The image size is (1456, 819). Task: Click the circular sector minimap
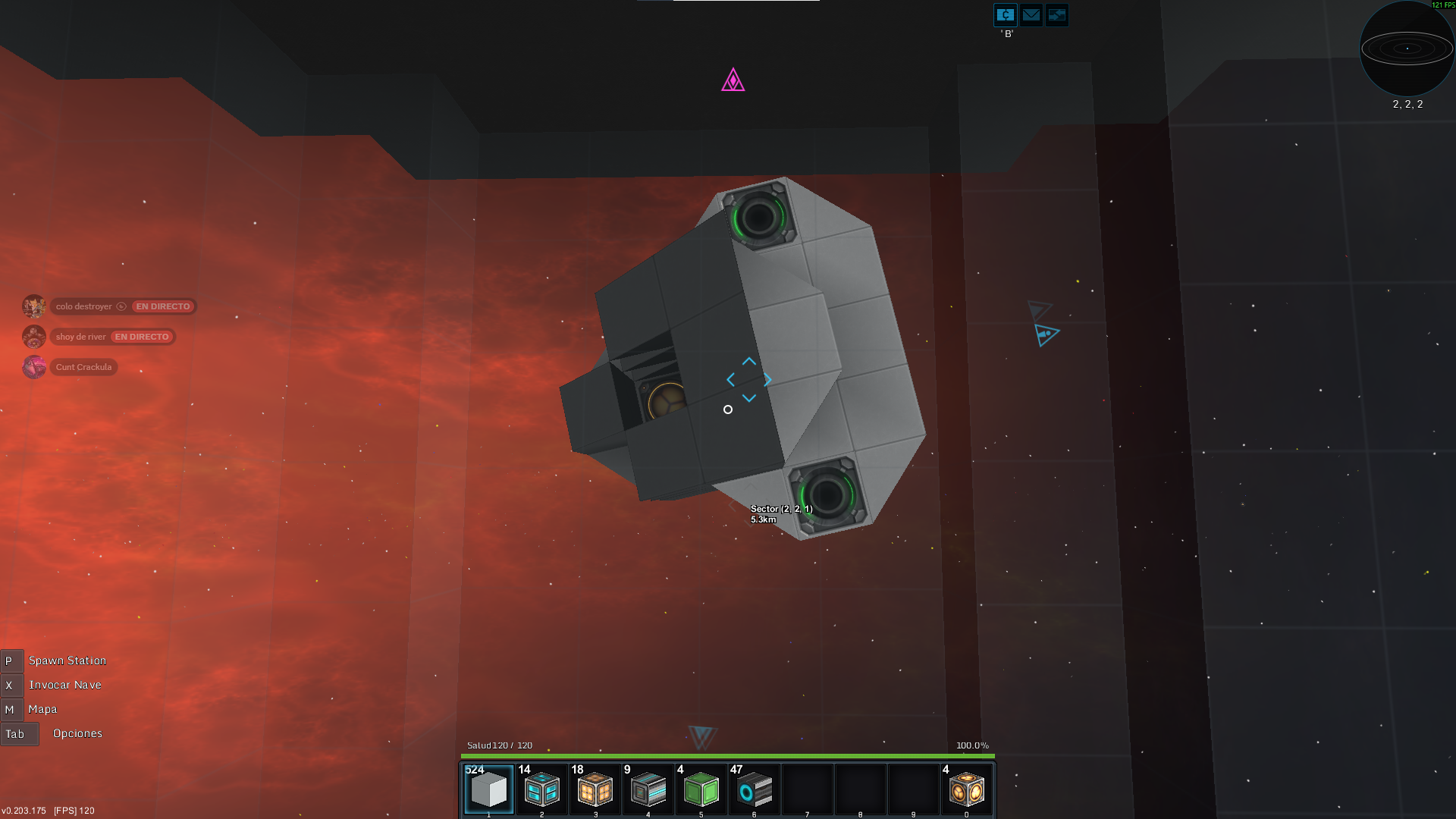pos(1407,49)
